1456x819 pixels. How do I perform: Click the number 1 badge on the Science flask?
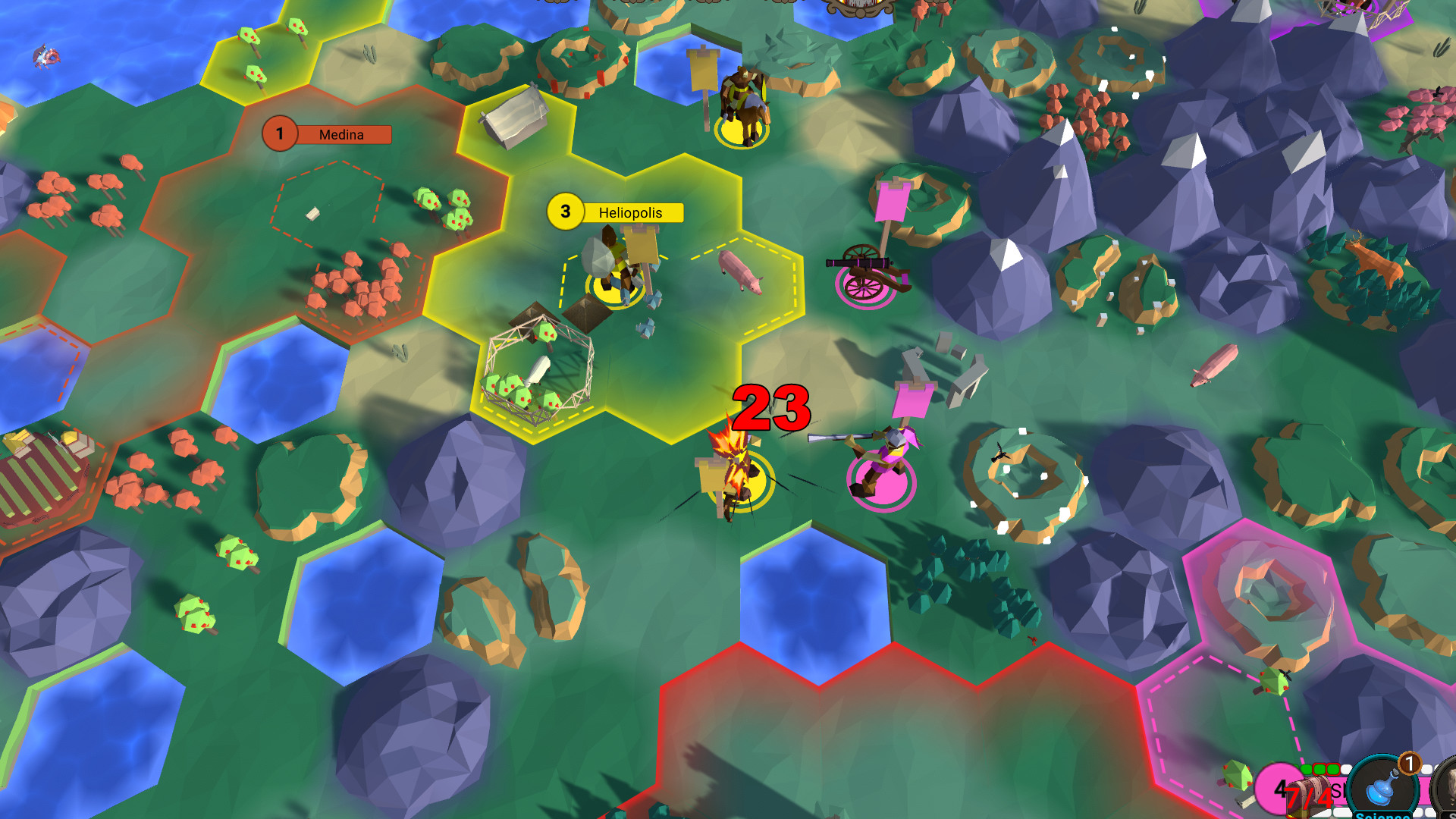[1408, 765]
